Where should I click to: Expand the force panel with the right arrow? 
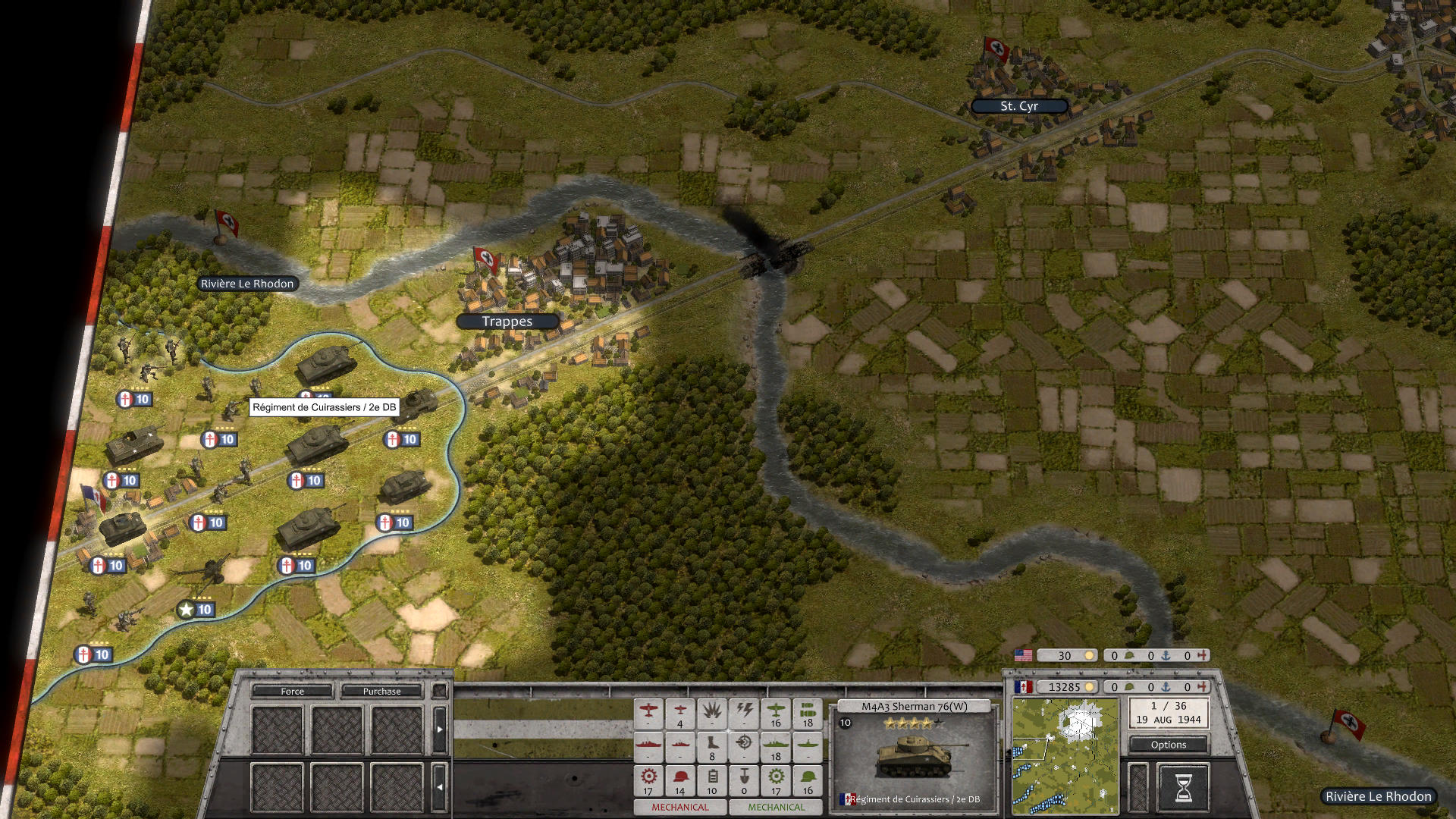(440, 730)
